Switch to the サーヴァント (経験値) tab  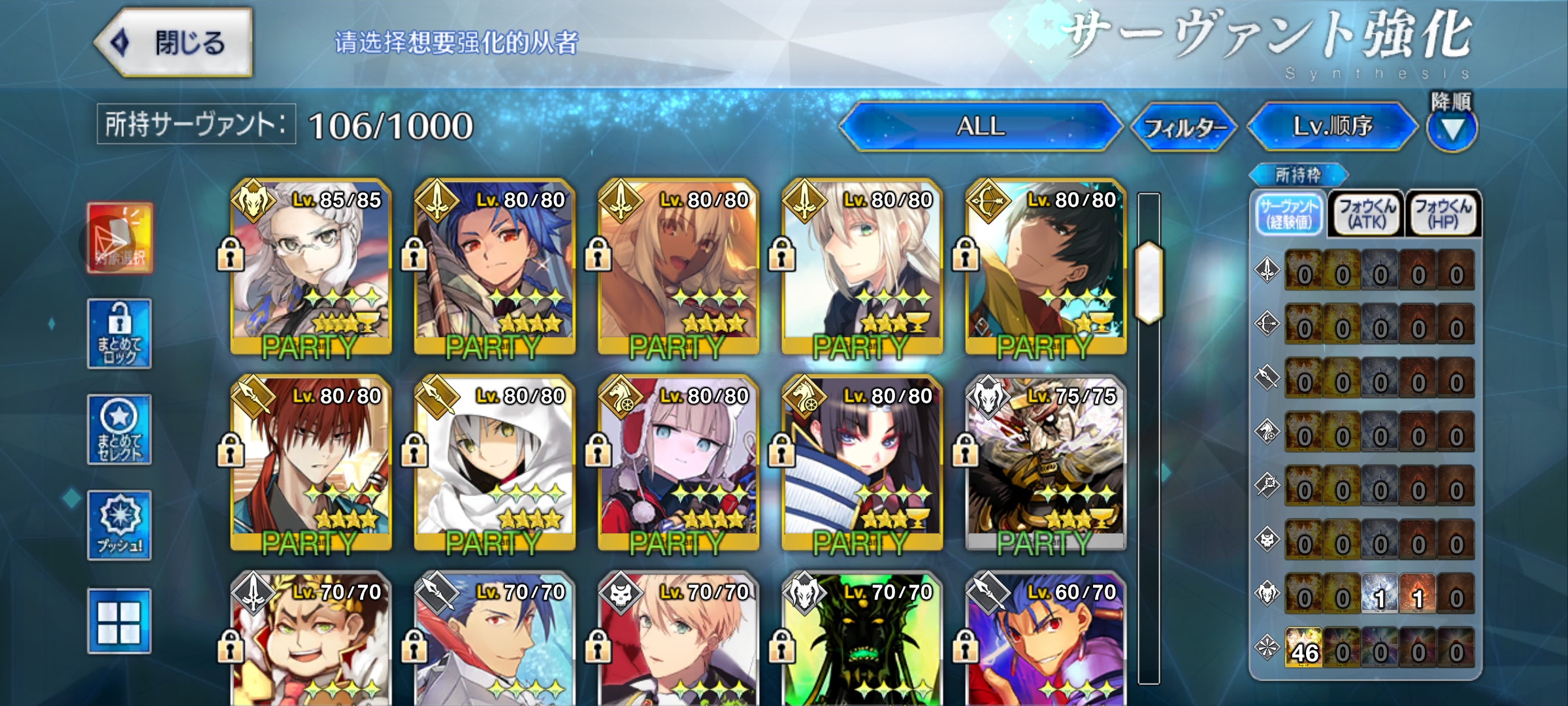(x=1290, y=214)
